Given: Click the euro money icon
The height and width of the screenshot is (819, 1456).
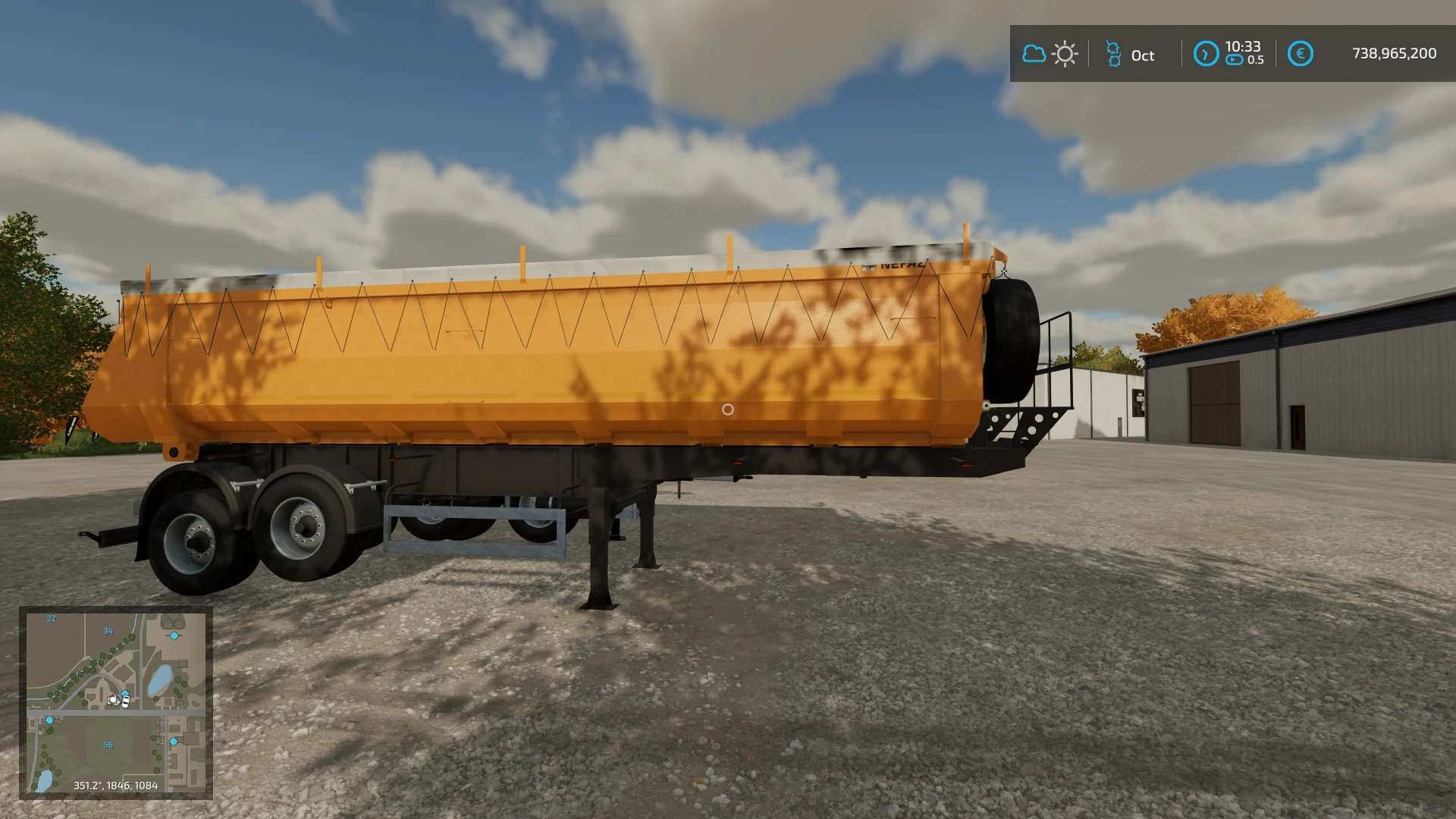Looking at the screenshot, I should (1300, 54).
